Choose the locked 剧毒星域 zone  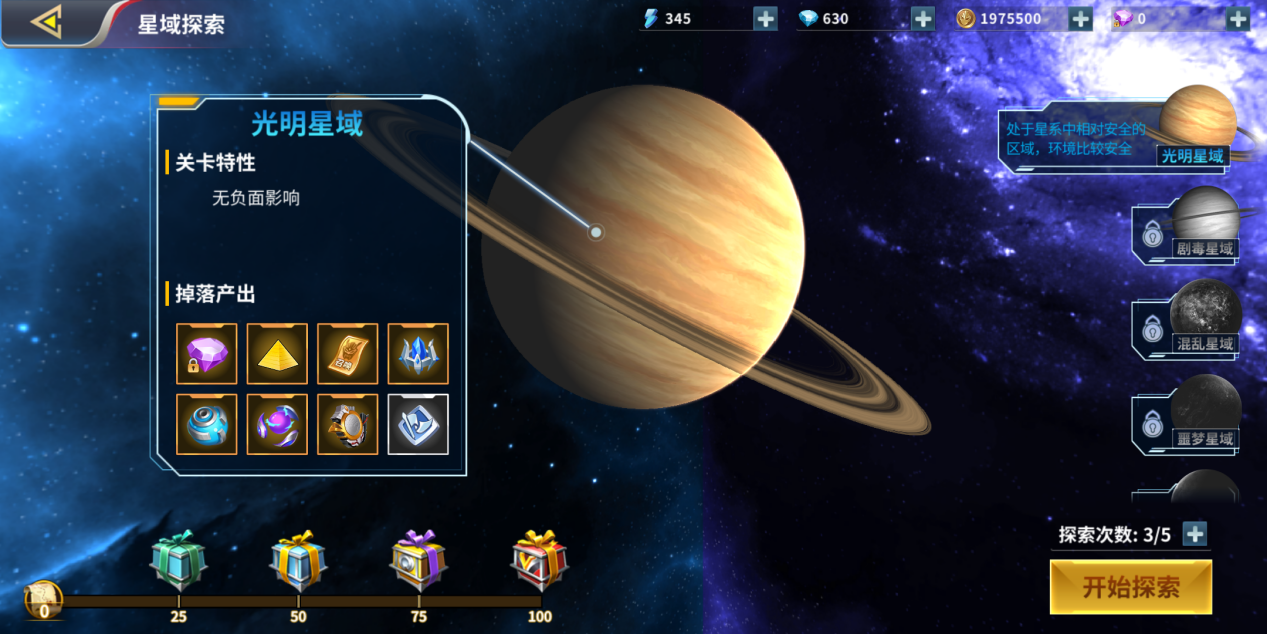1190,226
